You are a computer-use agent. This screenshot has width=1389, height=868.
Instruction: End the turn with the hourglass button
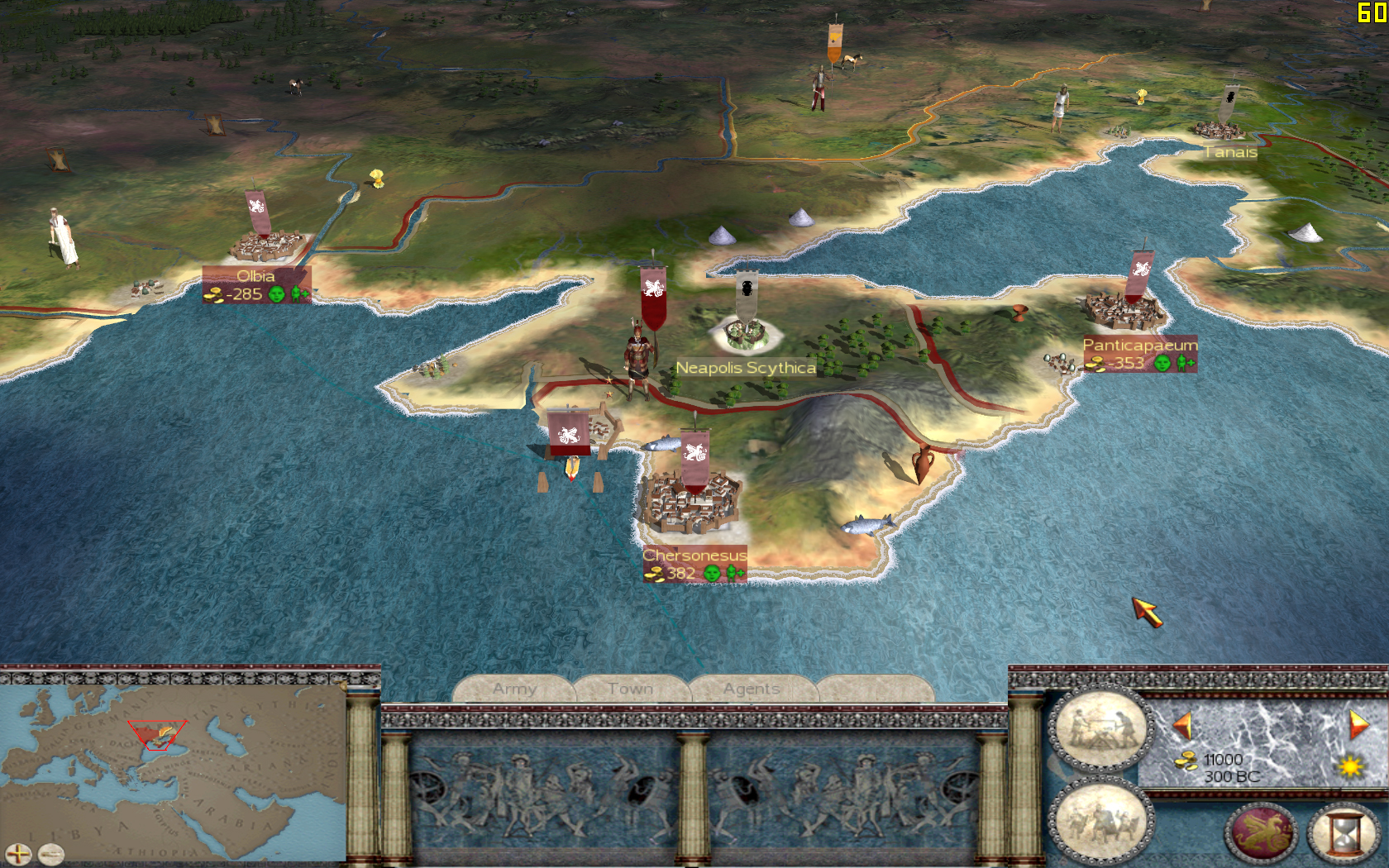click(x=1345, y=832)
